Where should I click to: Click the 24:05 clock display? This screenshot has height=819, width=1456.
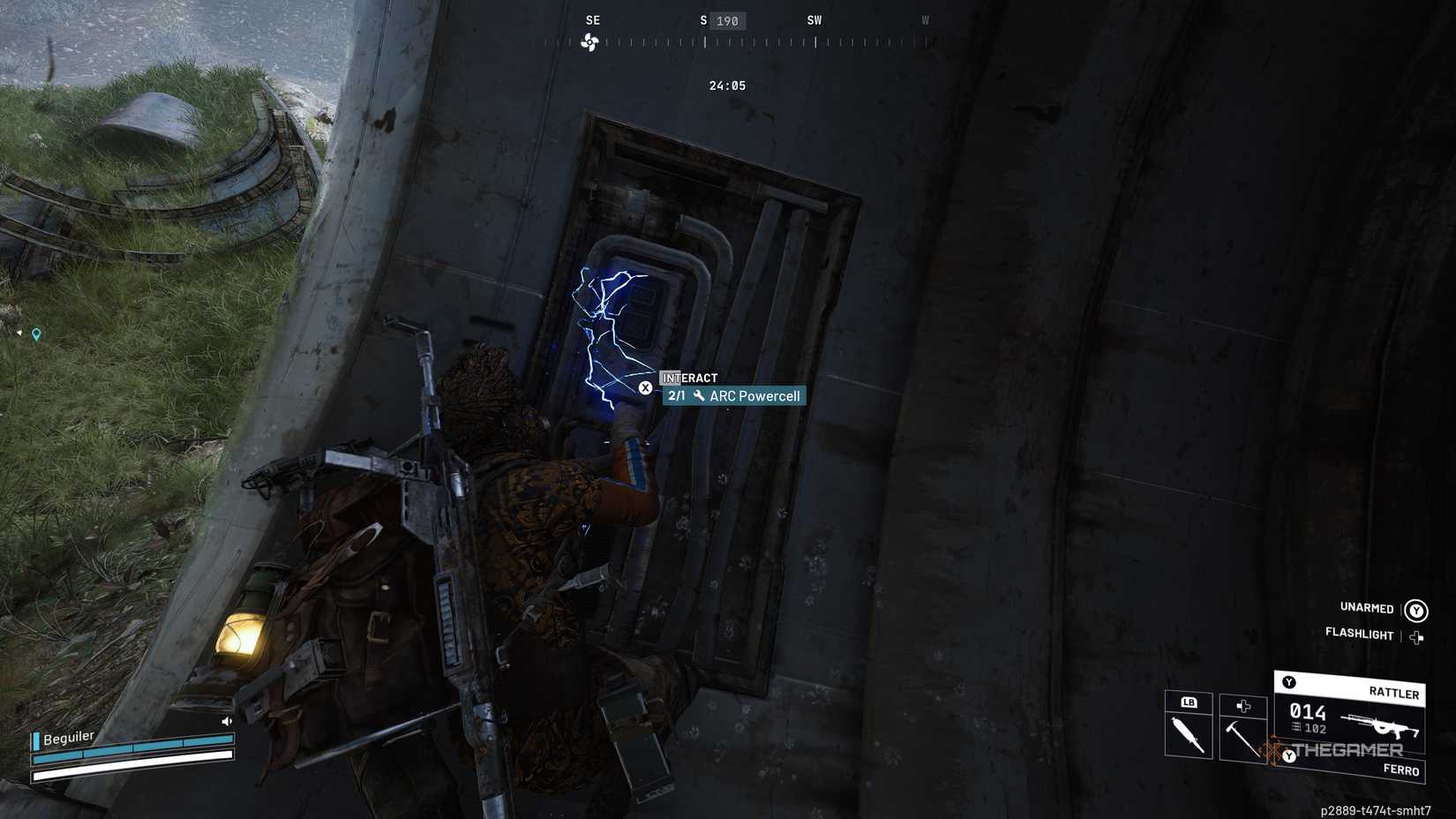(725, 85)
